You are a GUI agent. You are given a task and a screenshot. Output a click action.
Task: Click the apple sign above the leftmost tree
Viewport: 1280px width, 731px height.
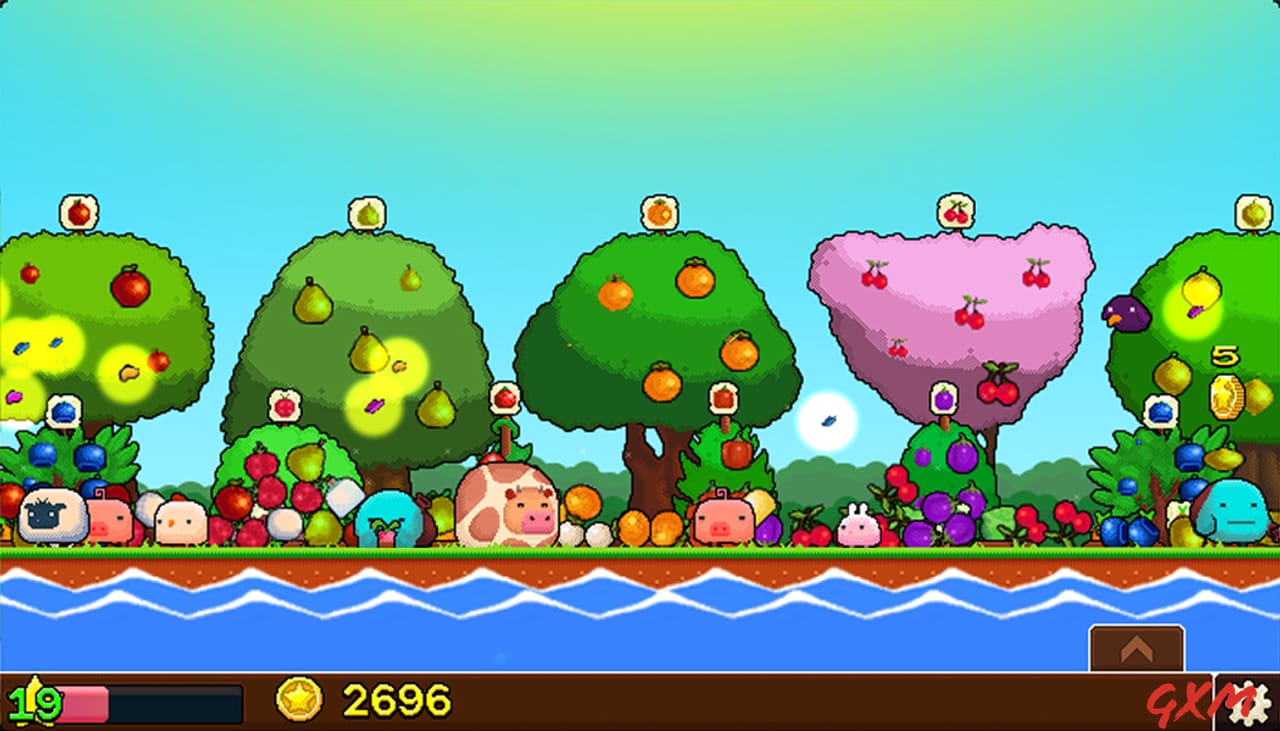click(78, 209)
